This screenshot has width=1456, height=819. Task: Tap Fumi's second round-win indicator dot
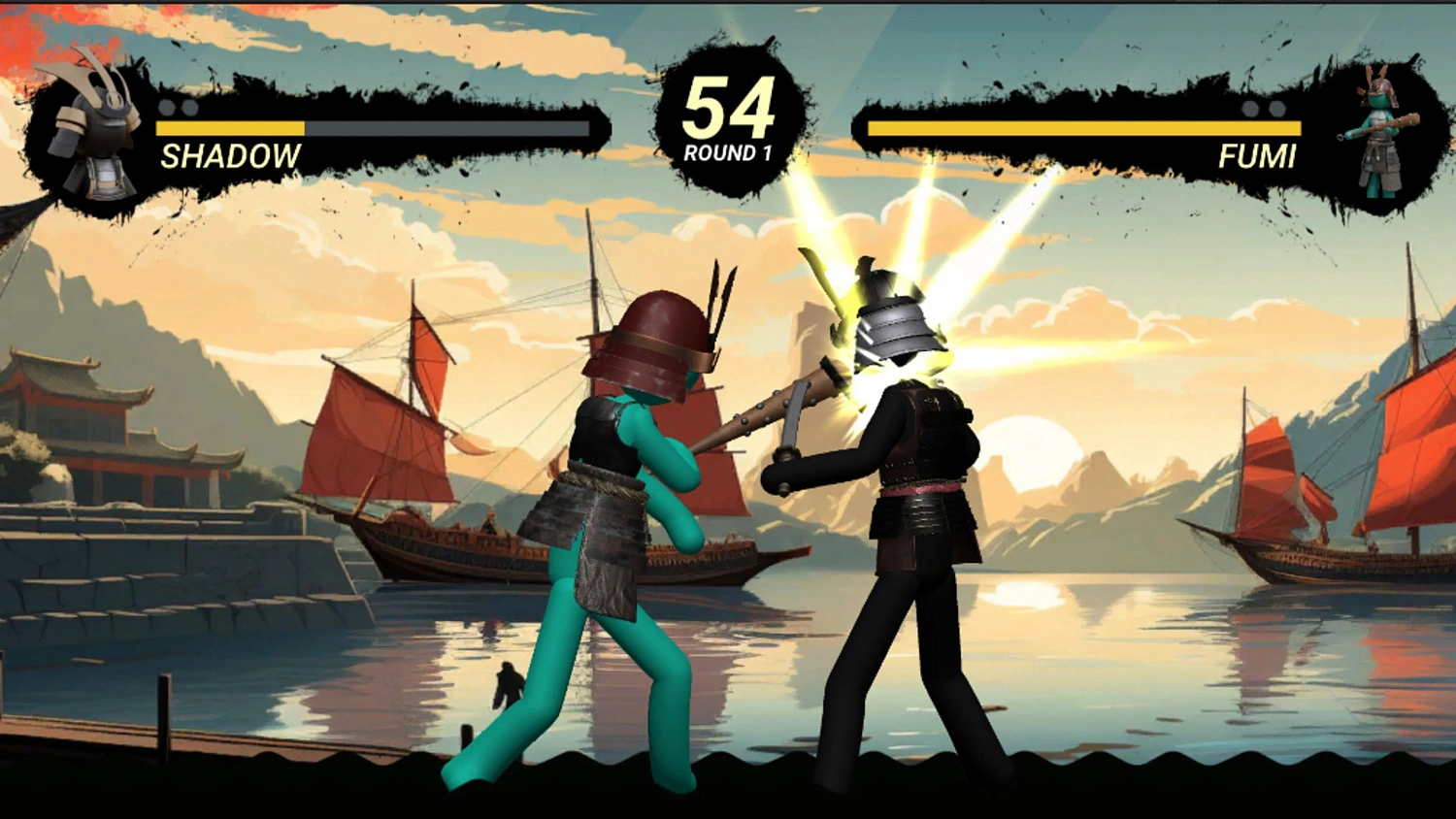pyautogui.click(x=1277, y=110)
